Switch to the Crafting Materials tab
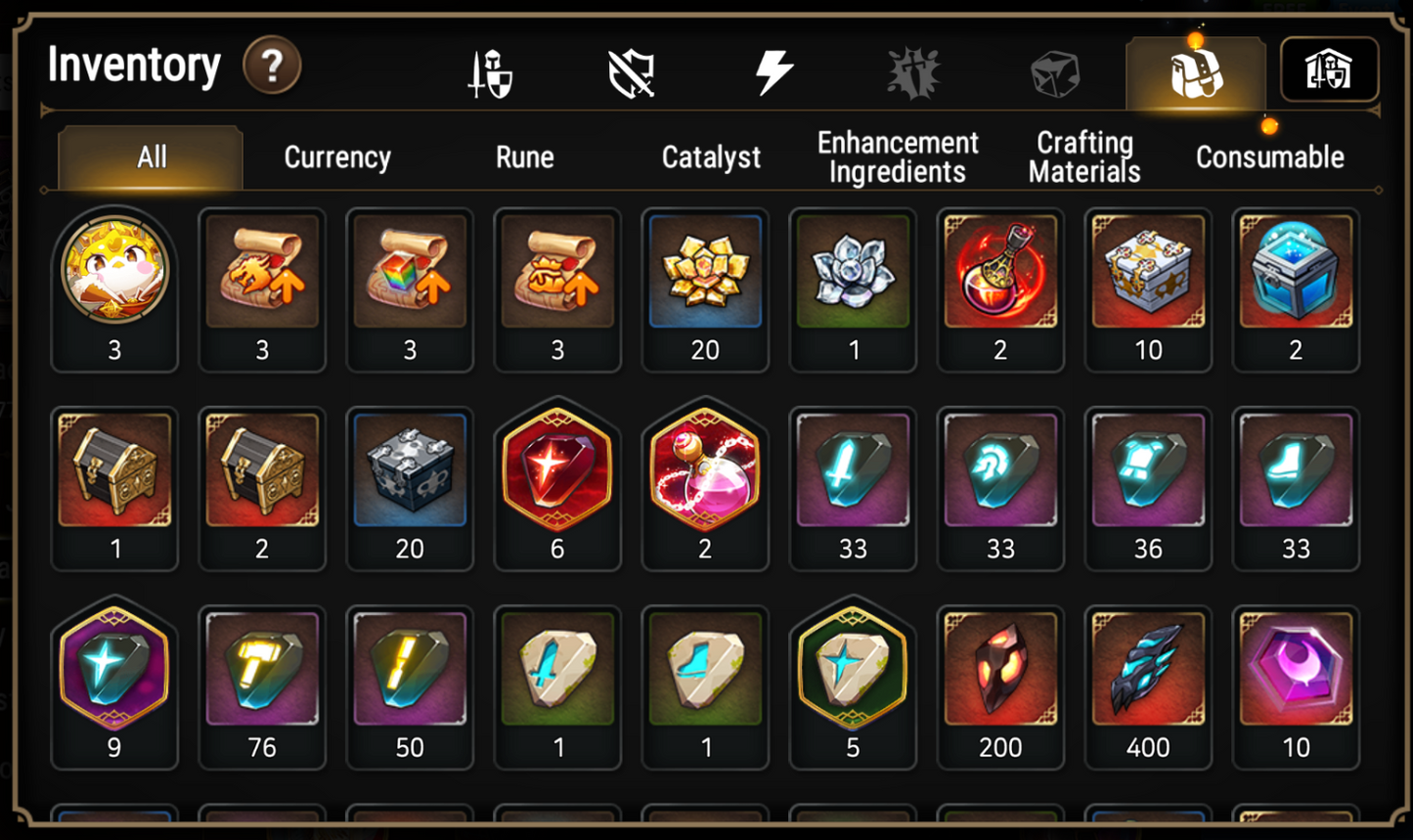Screen dimensions: 1413x840 coord(1083,156)
